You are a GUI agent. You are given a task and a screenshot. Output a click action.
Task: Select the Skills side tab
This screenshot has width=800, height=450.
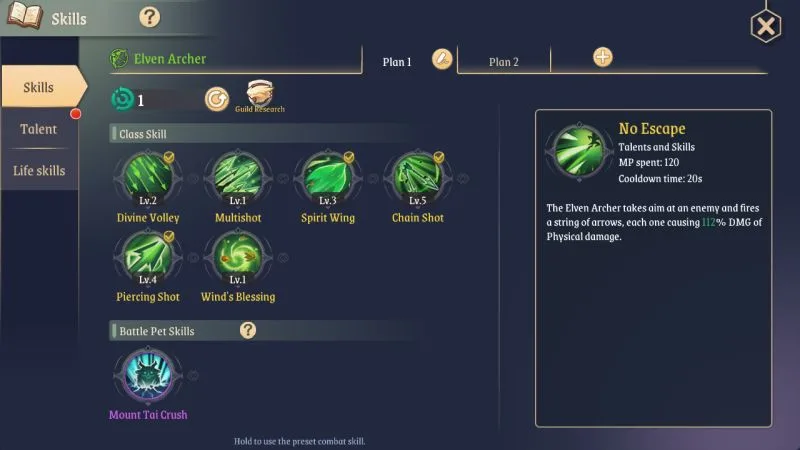[38, 87]
